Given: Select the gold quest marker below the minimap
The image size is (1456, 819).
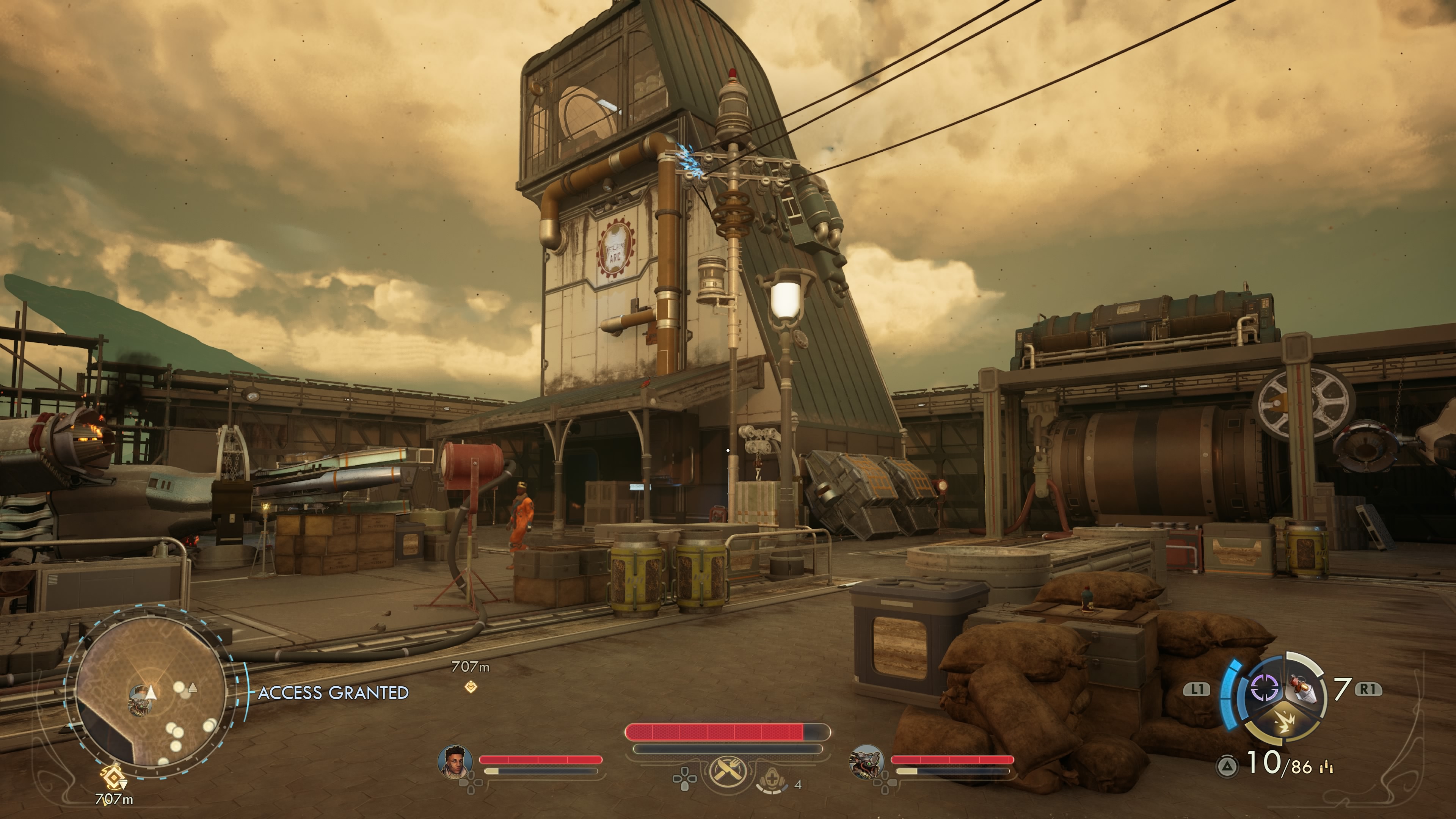Looking at the screenshot, I should (x=114, y=778).
